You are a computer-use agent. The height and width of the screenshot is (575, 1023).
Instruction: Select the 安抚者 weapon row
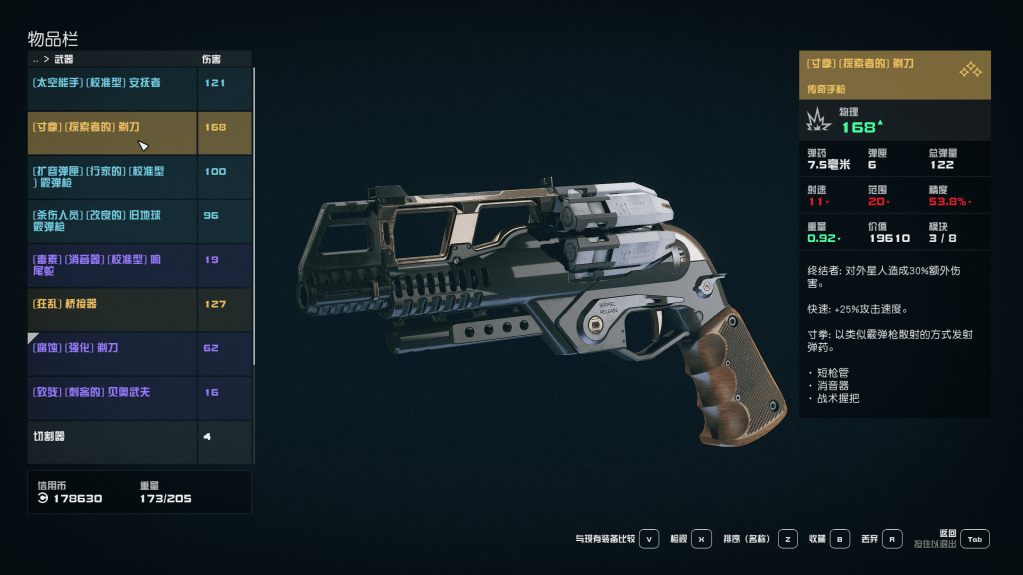(112, 83)
